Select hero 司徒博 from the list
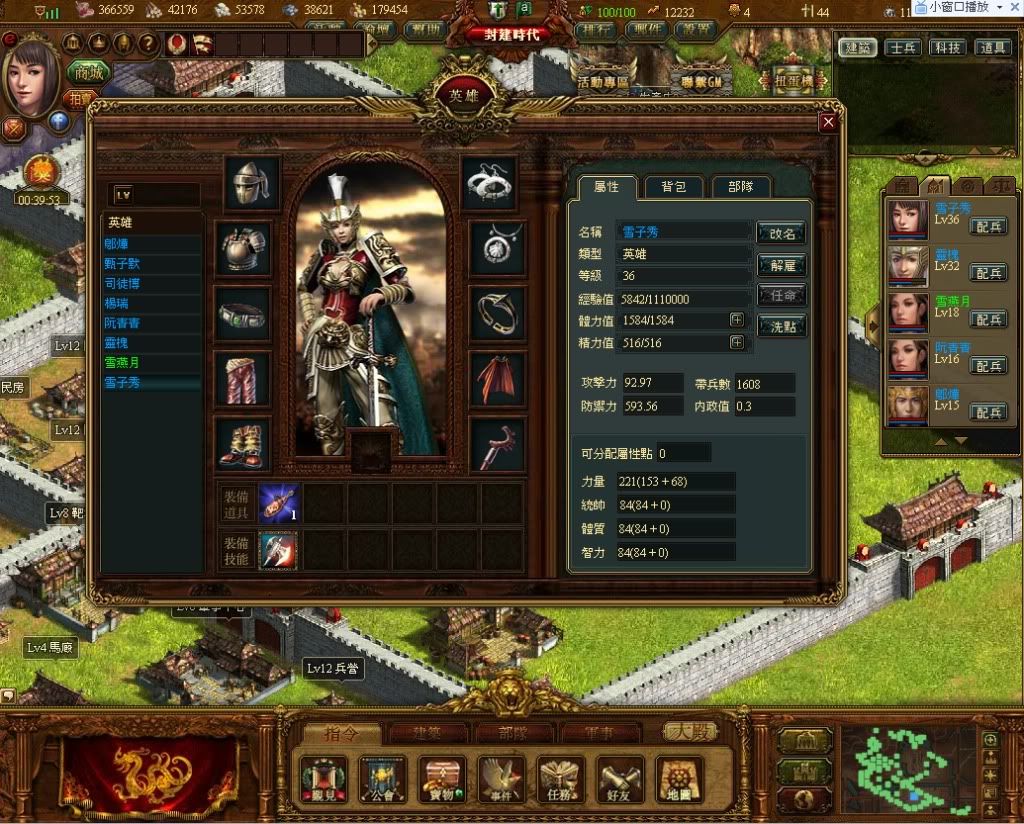The height and width of the screenshot is (824, 1024). pos(125,283)
